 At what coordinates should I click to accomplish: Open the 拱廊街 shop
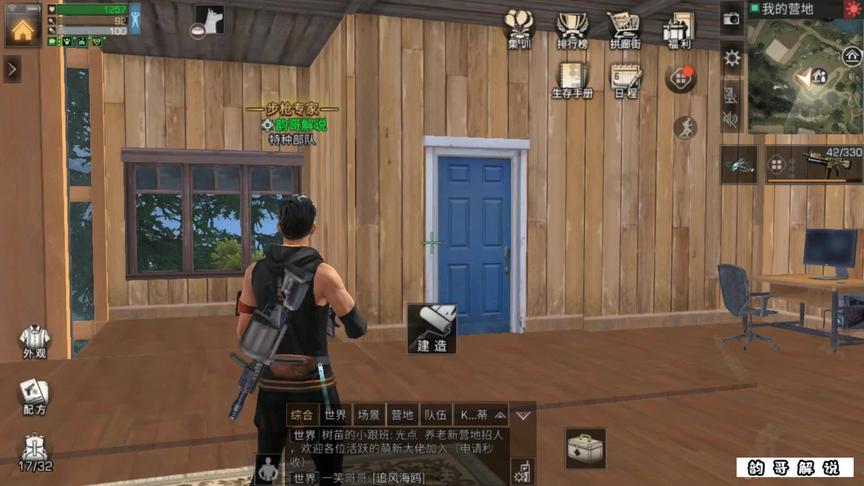click(624, 28)
